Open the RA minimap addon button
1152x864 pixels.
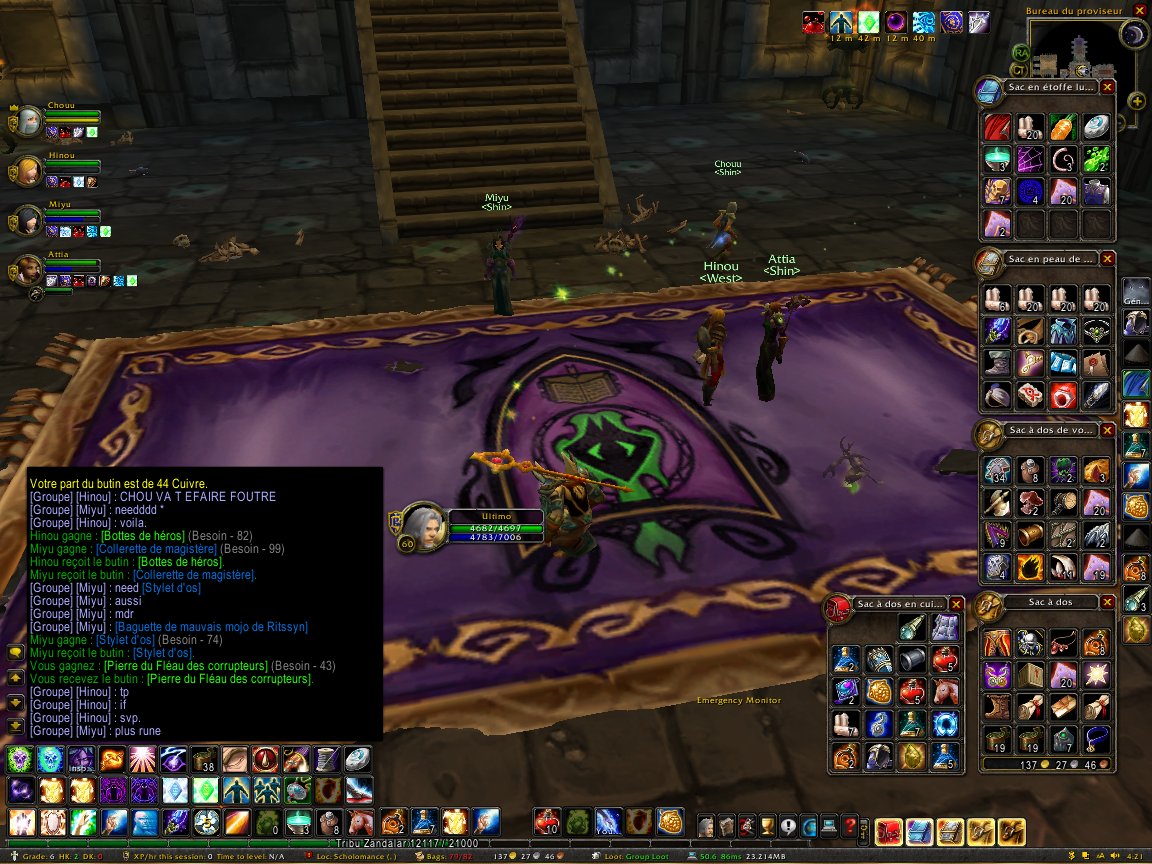[1021, 52]
